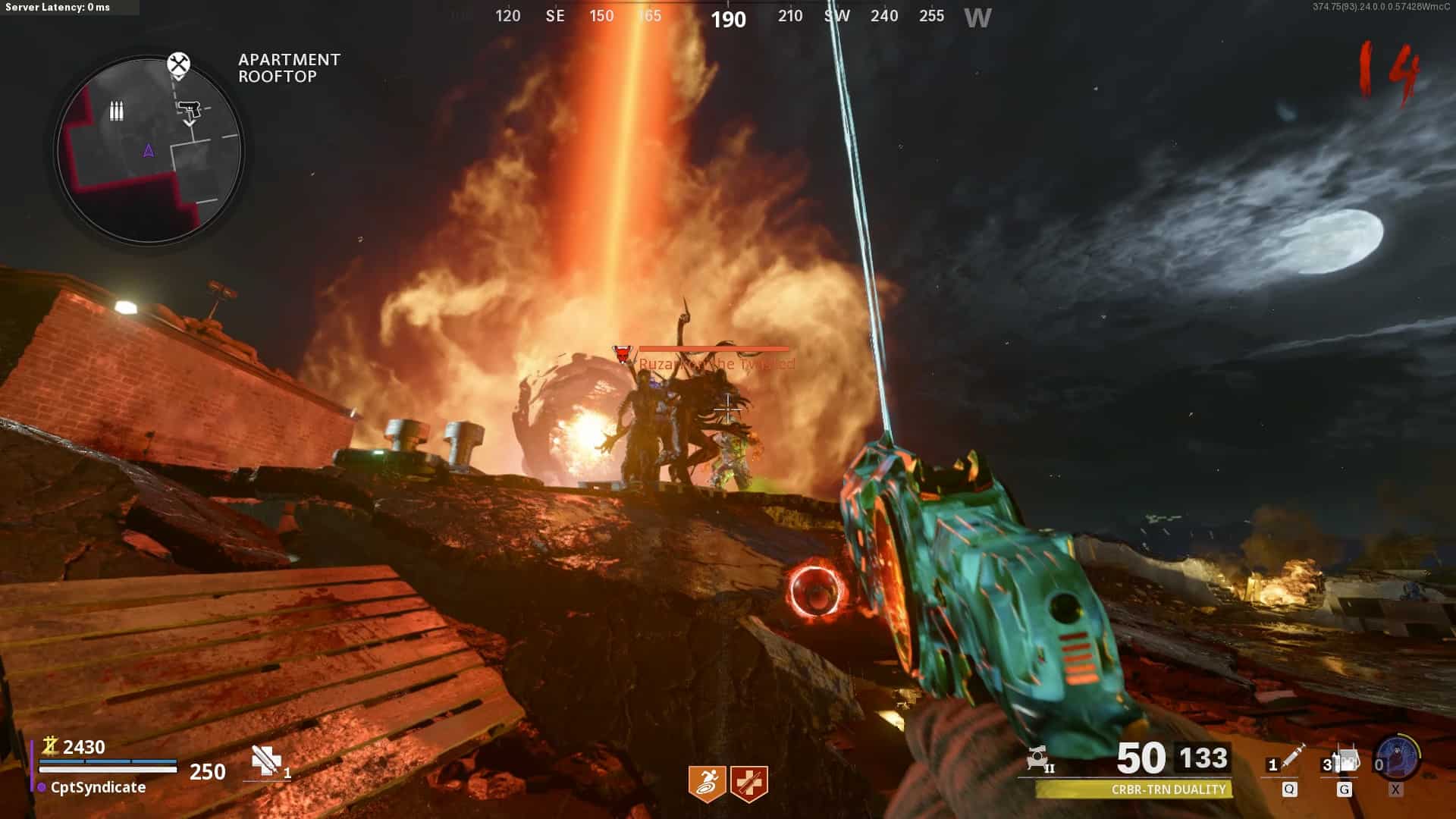Select the CRBR-TRN DUALITY weapon label
Viewport: 1456px width, 819px height.
pyautogui.click(x=1168, y=789)
